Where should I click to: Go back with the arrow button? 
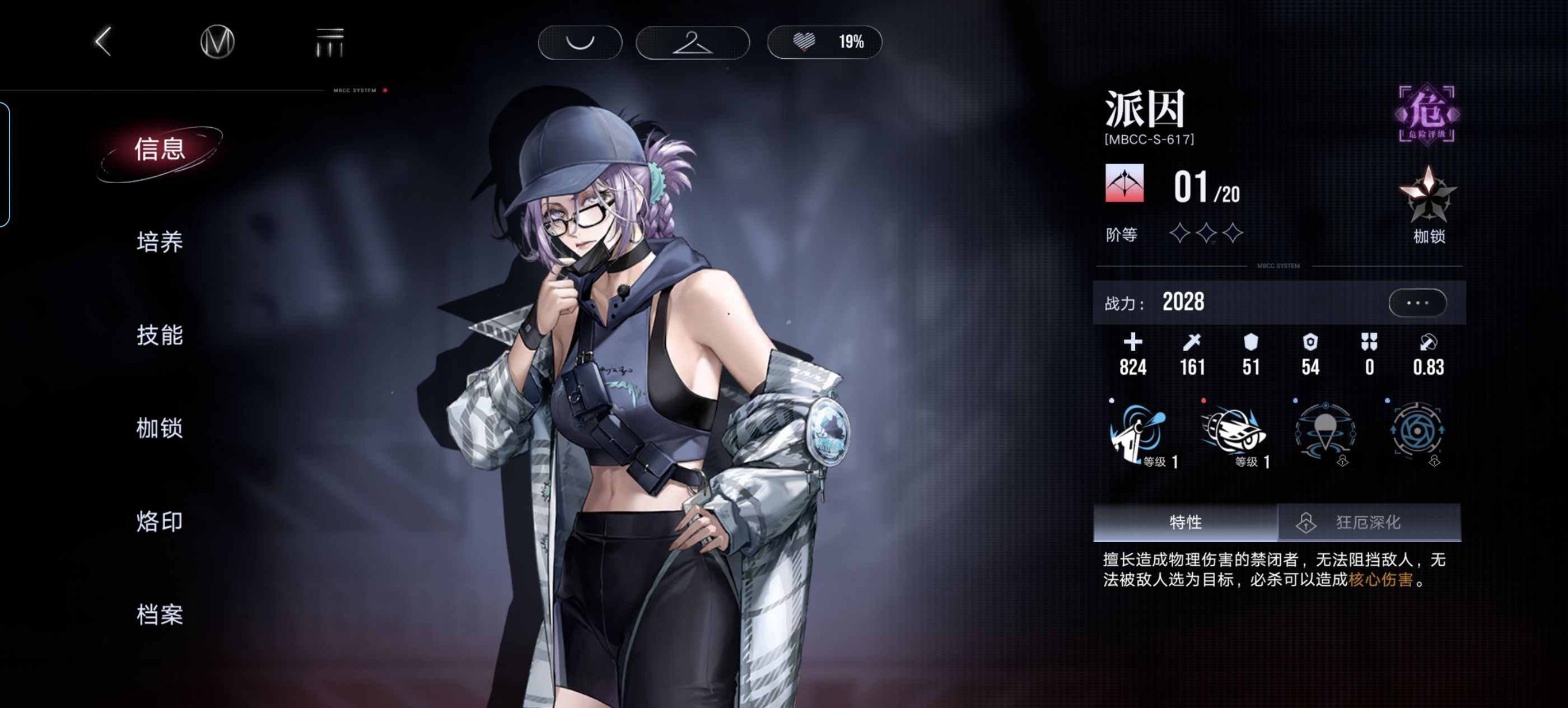click(104, 41)
